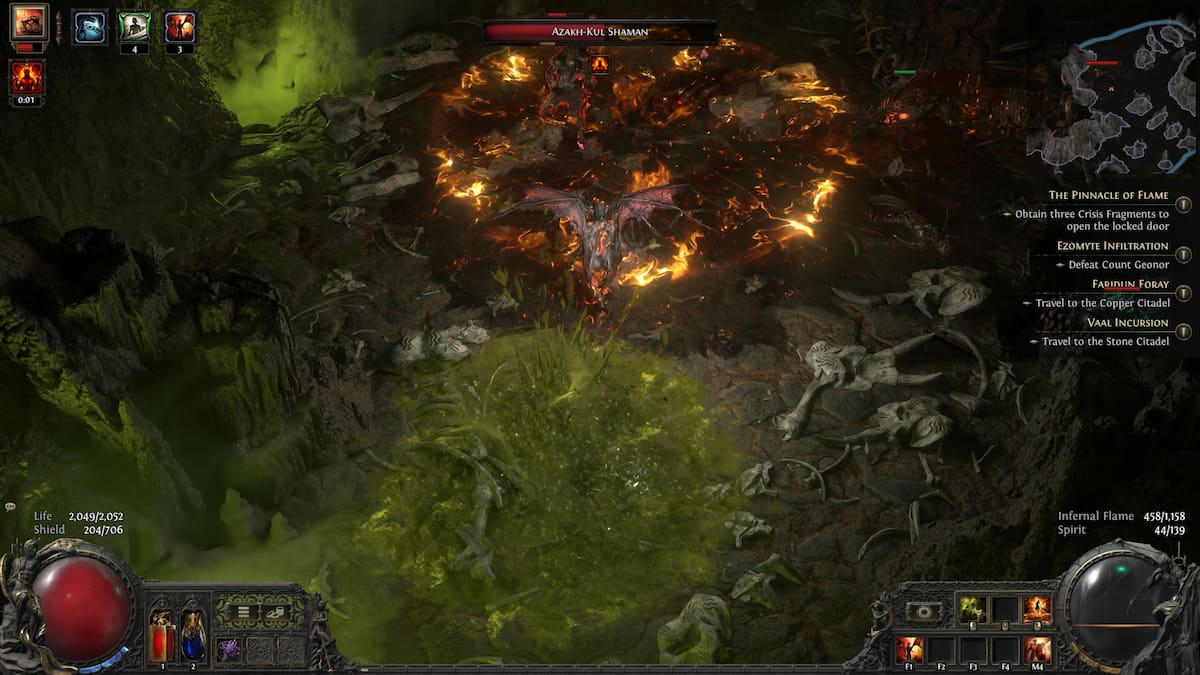Screen dimensions: 1200x675
Task: Open the coin stack shop button
Action: click(x=276, y=611)
